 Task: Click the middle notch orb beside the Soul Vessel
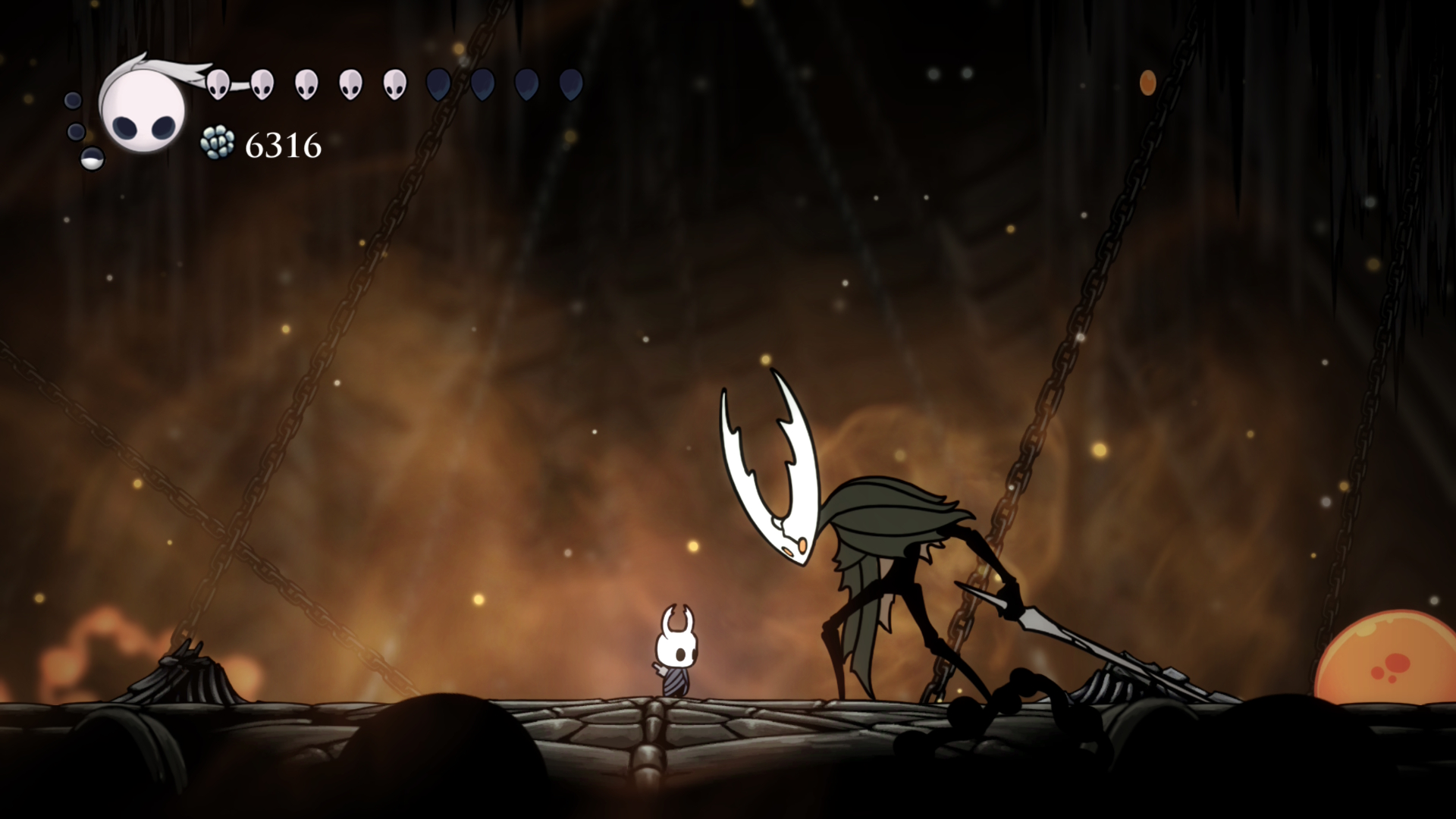point(75,130)
